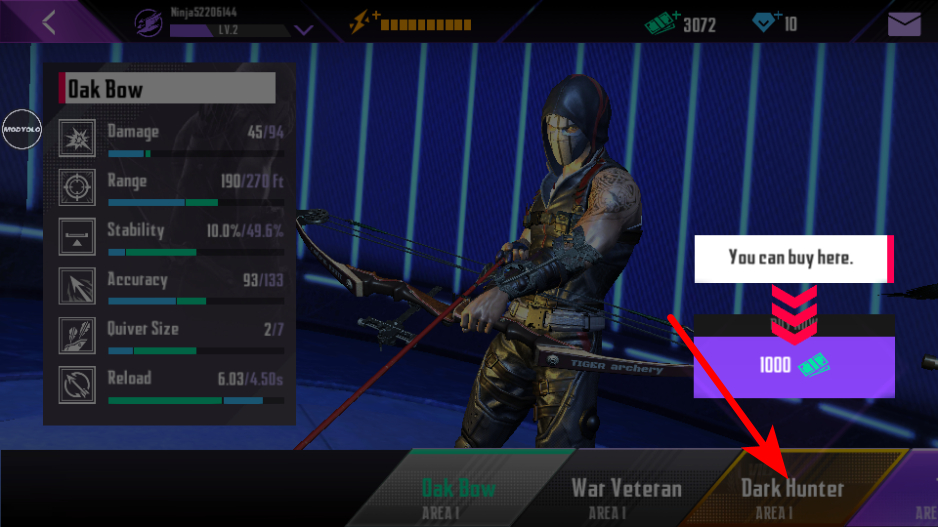Expand the player level dropdown arrow

tap(304, 30)
